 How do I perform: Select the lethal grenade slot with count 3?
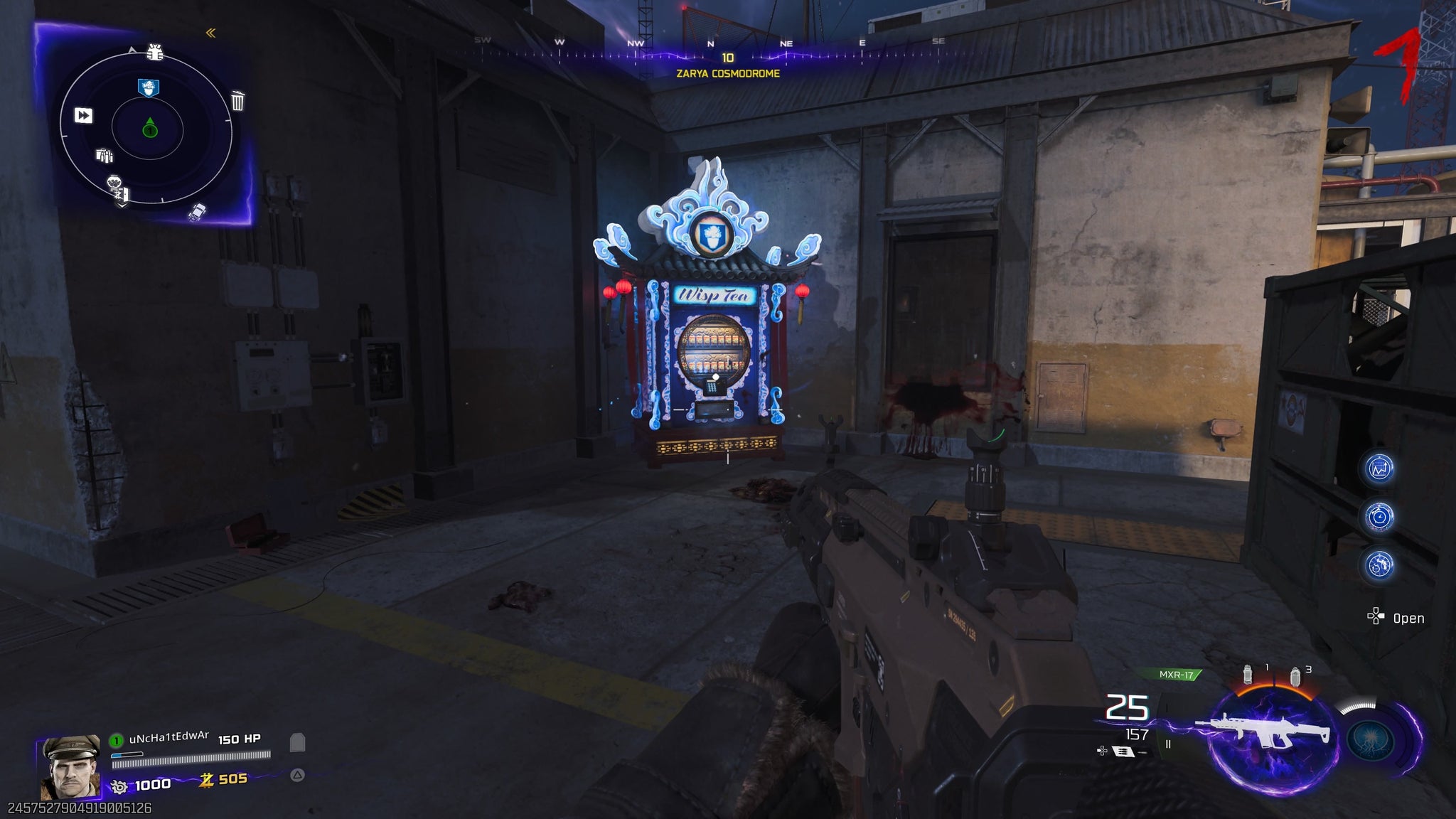click(x=1295, y=675)
